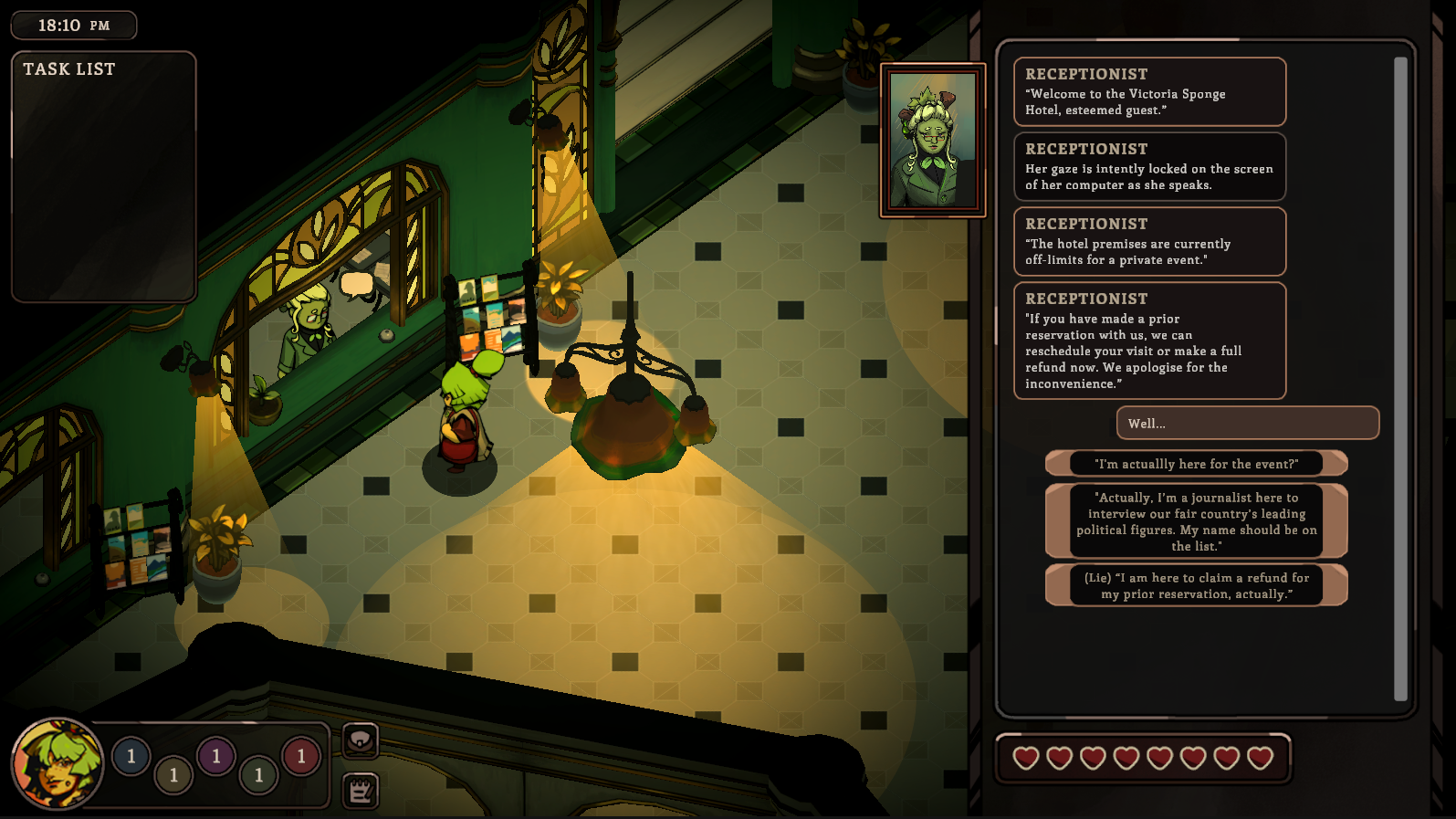Select the dark blue stat circle
The height and width of the screenshot is (819, 1456).
131,756
